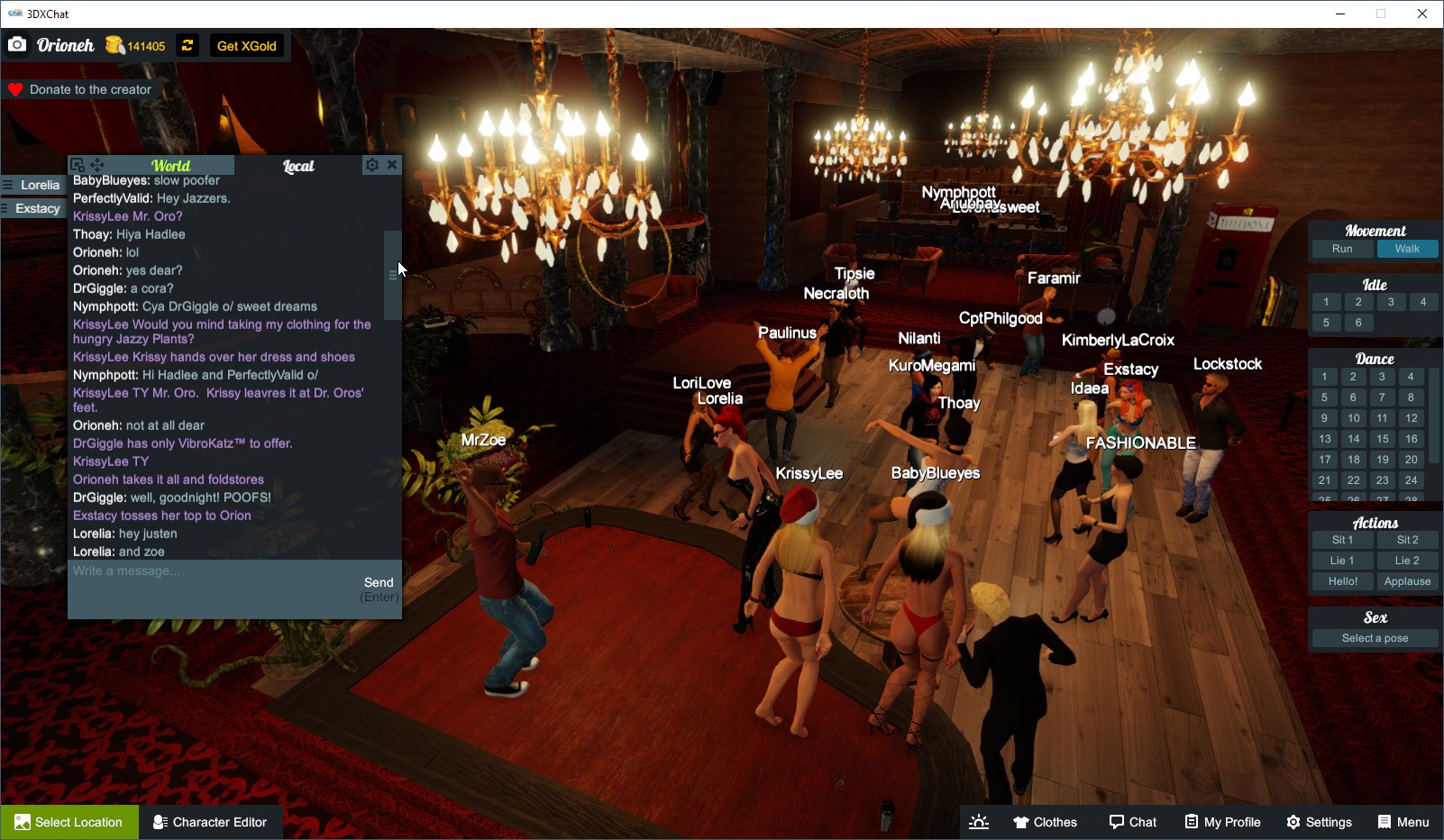Switch to the Local chat tab
This screenshot has width=1444, height=840.
coord(298,166)
